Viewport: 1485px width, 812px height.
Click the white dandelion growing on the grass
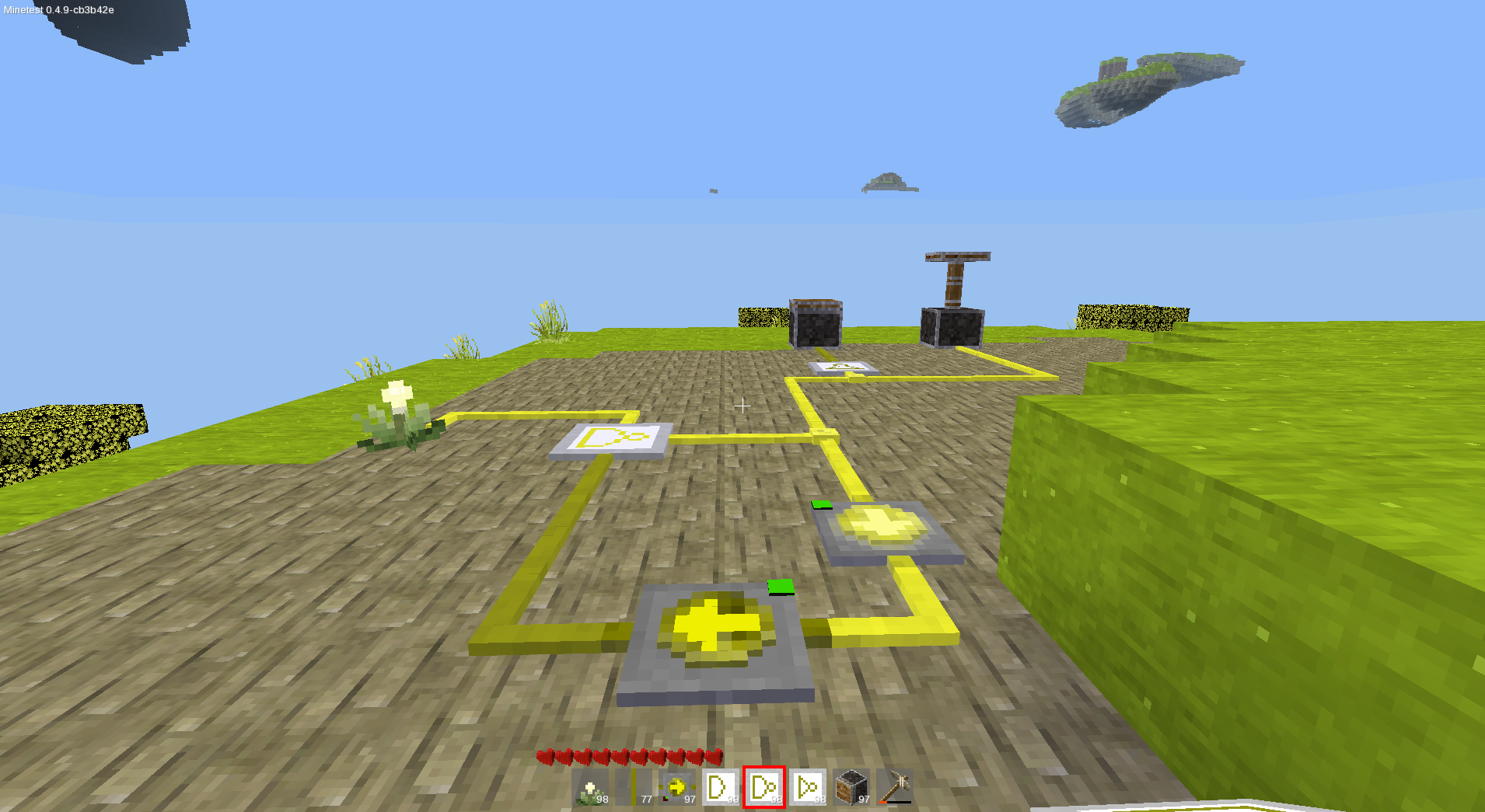pyautogui.click(x=395, y=392)
